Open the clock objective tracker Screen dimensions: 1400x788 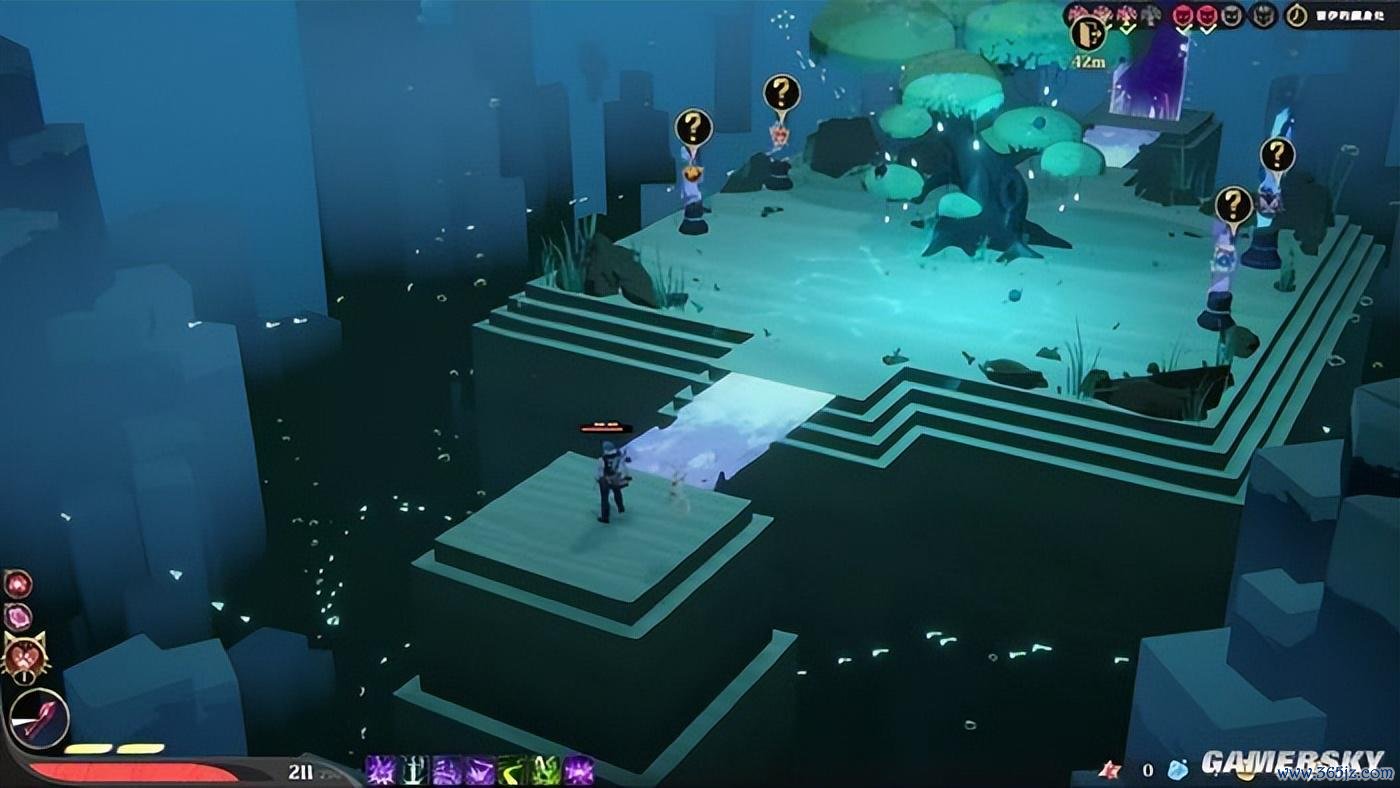[x=1298, y=15]
